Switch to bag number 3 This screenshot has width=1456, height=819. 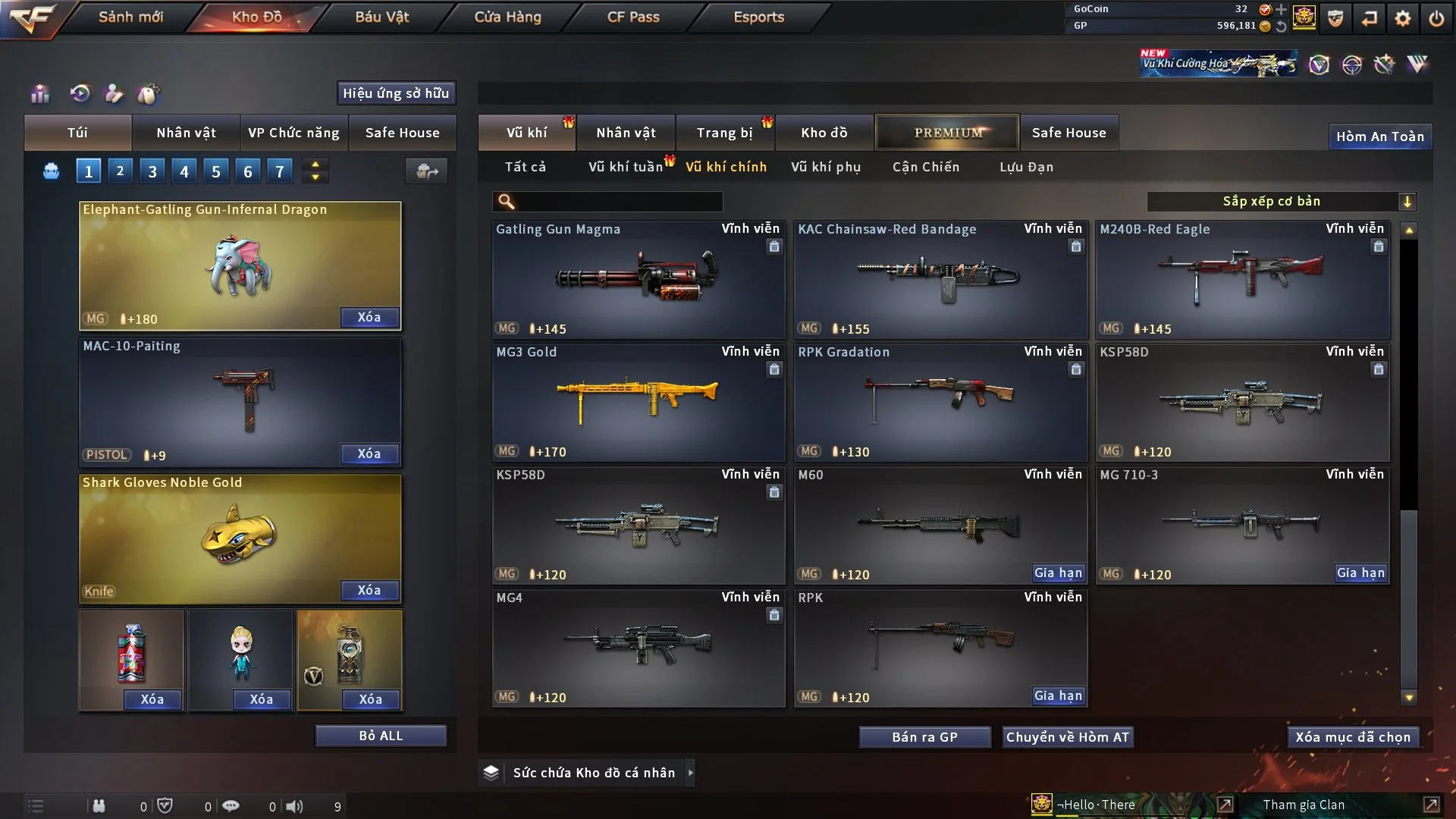click(x=152, y=171)
